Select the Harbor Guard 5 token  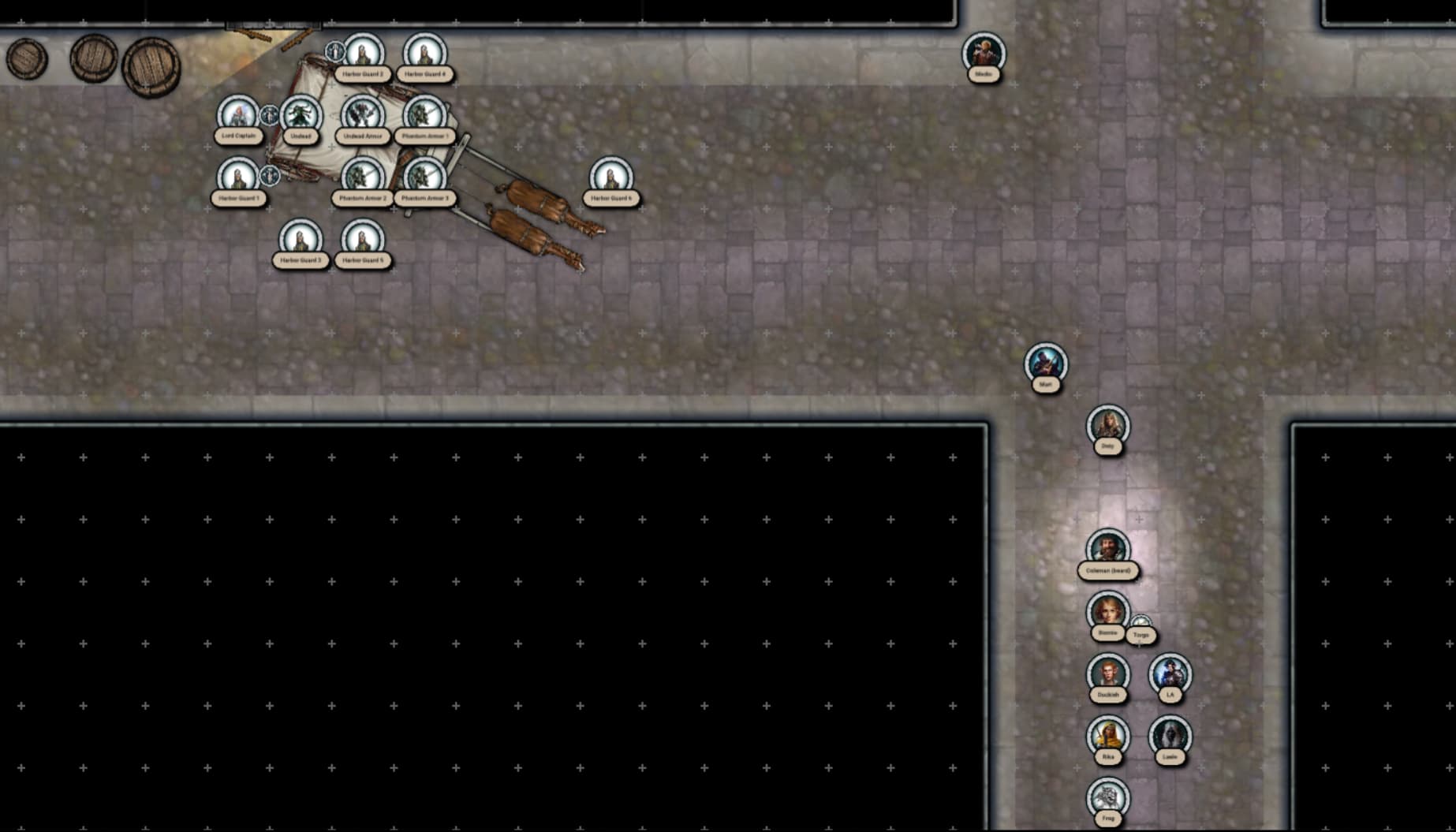(363, 239)
